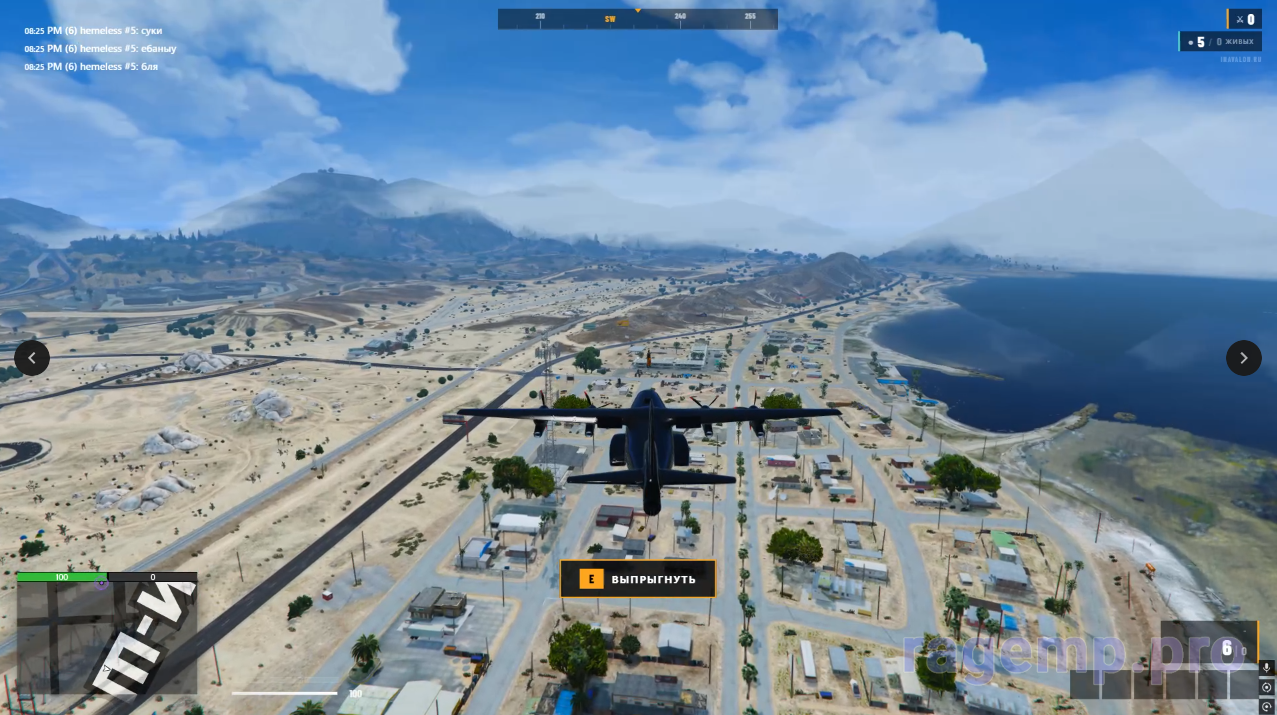1277x715 pixels.
Task: Click the circular target icon below the microphone
Action: point(1266,688)
